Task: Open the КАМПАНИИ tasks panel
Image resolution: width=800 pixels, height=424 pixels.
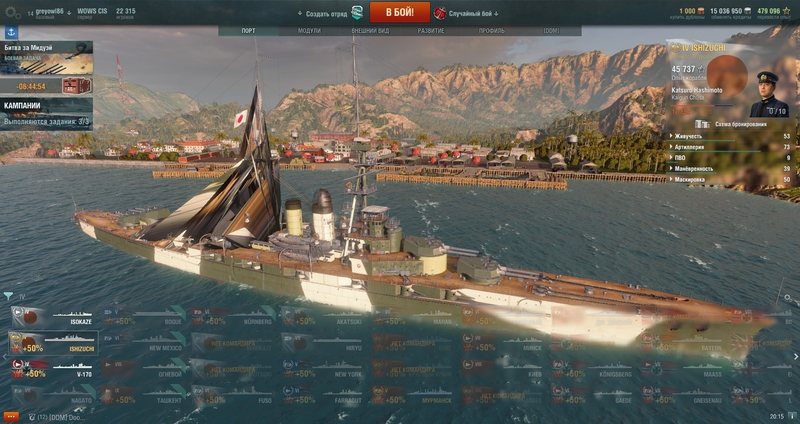Action: point(46,113)
